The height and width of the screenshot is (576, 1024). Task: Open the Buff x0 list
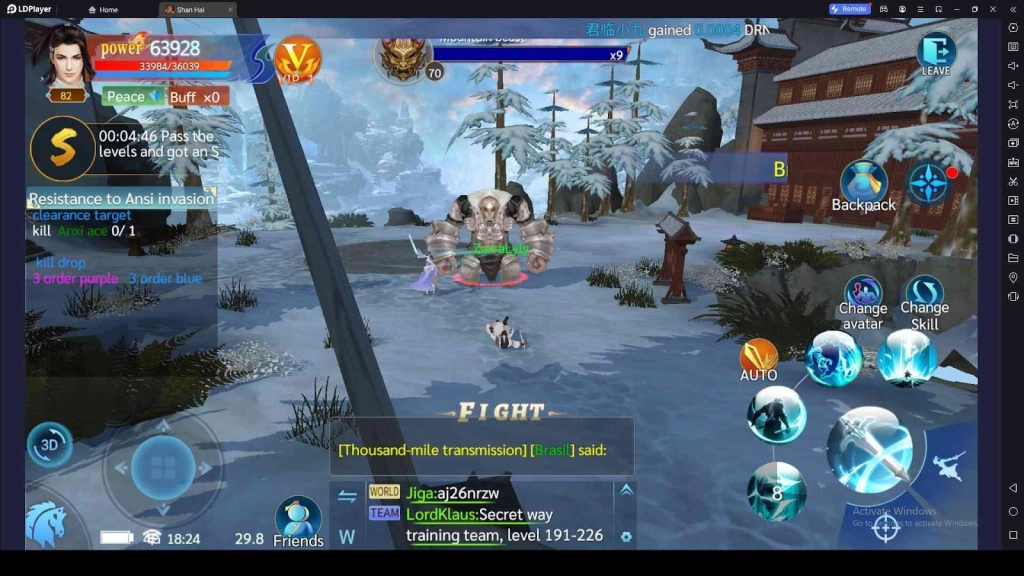coord(196,97)
